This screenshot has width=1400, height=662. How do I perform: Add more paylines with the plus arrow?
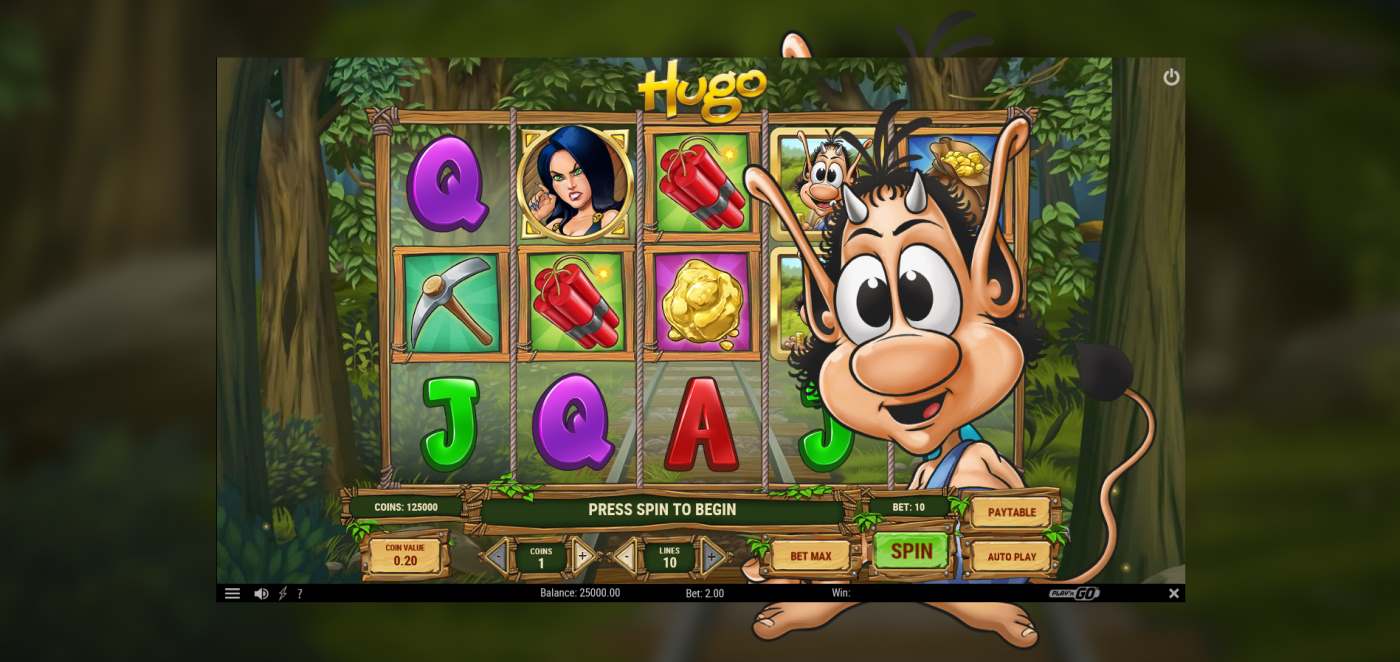pyautogui.click(x=712, y=556)
